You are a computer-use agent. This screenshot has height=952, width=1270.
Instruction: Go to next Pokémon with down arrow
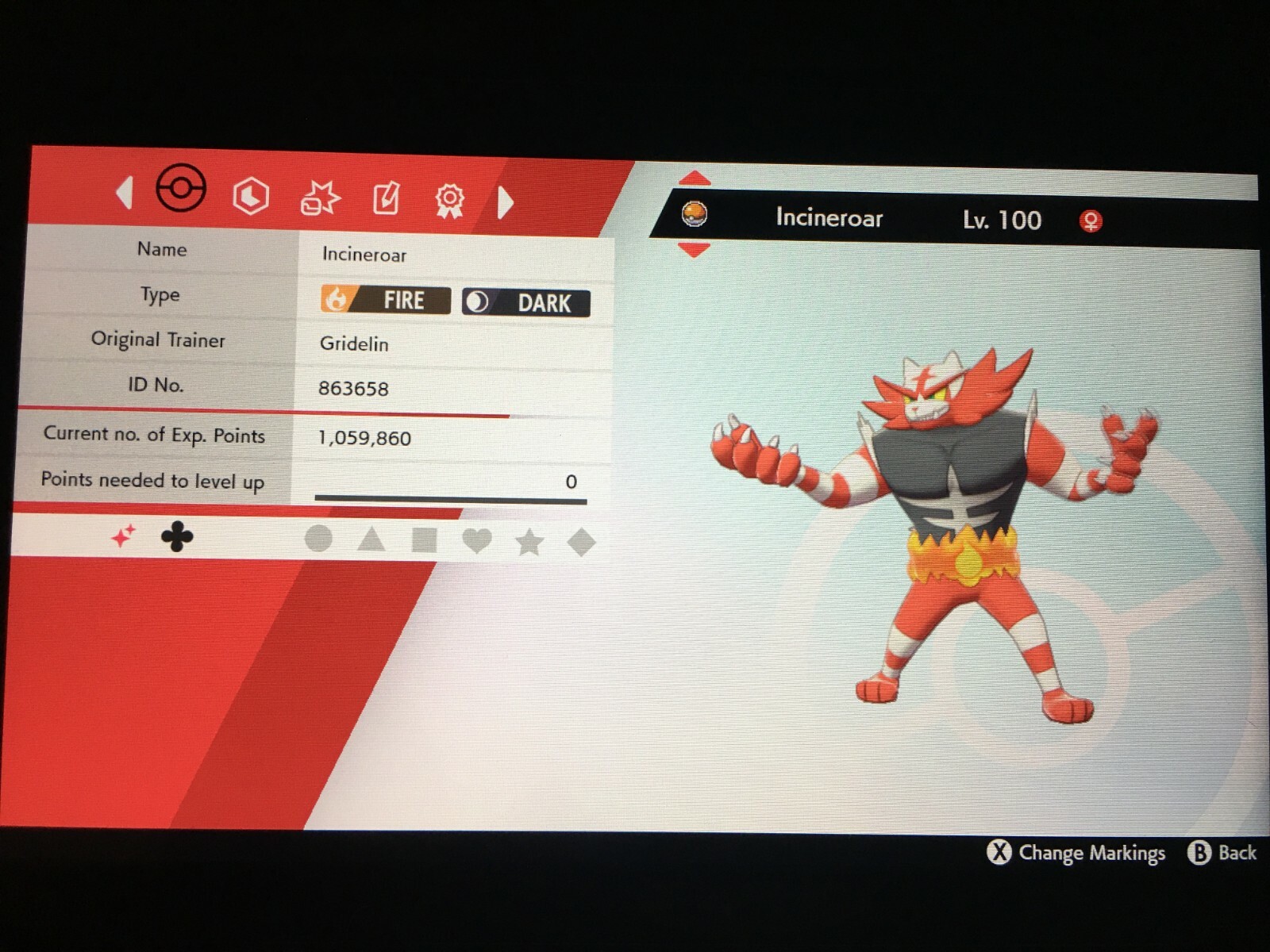pos(695,251)
